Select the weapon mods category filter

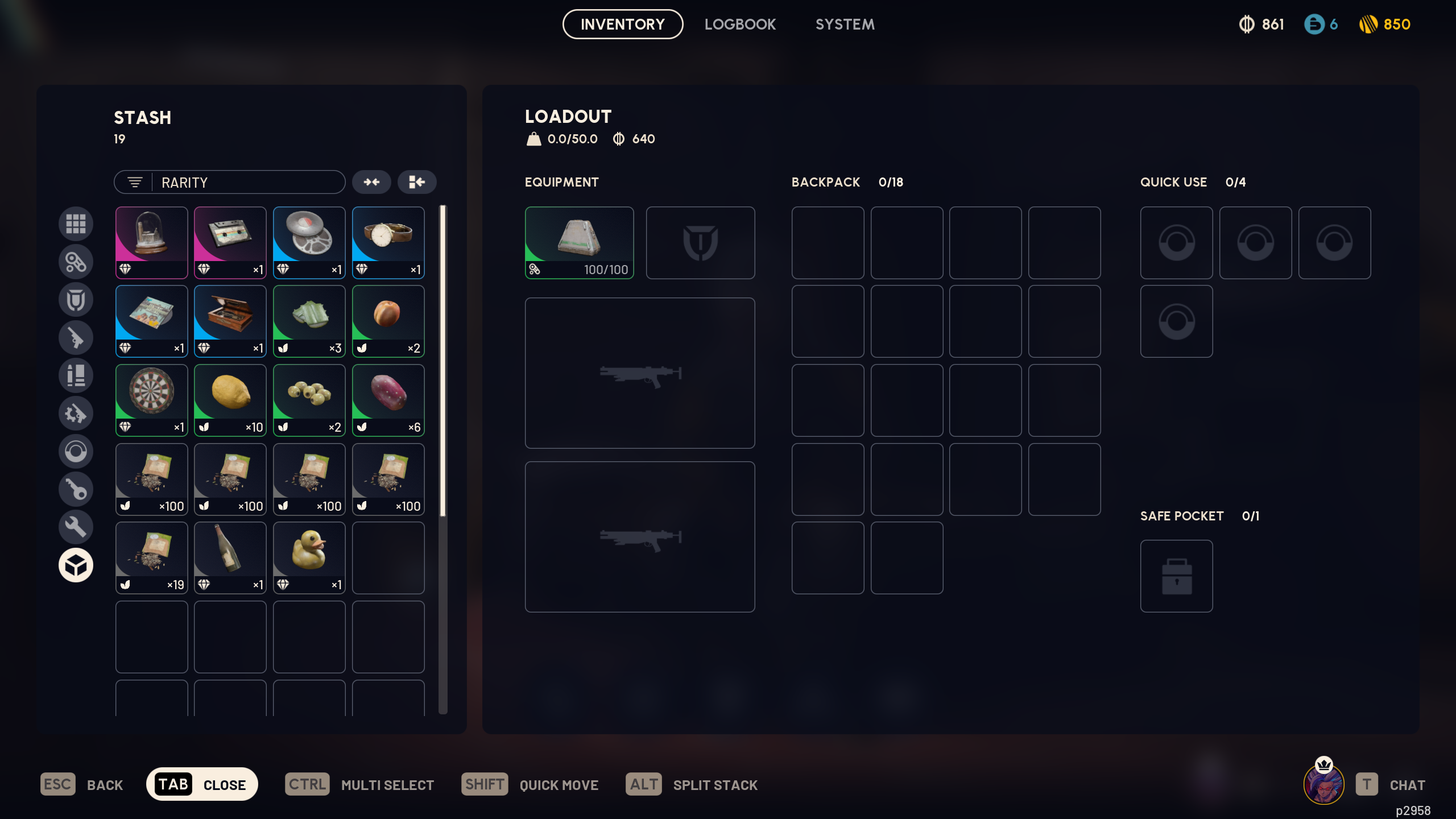point(76,413)
